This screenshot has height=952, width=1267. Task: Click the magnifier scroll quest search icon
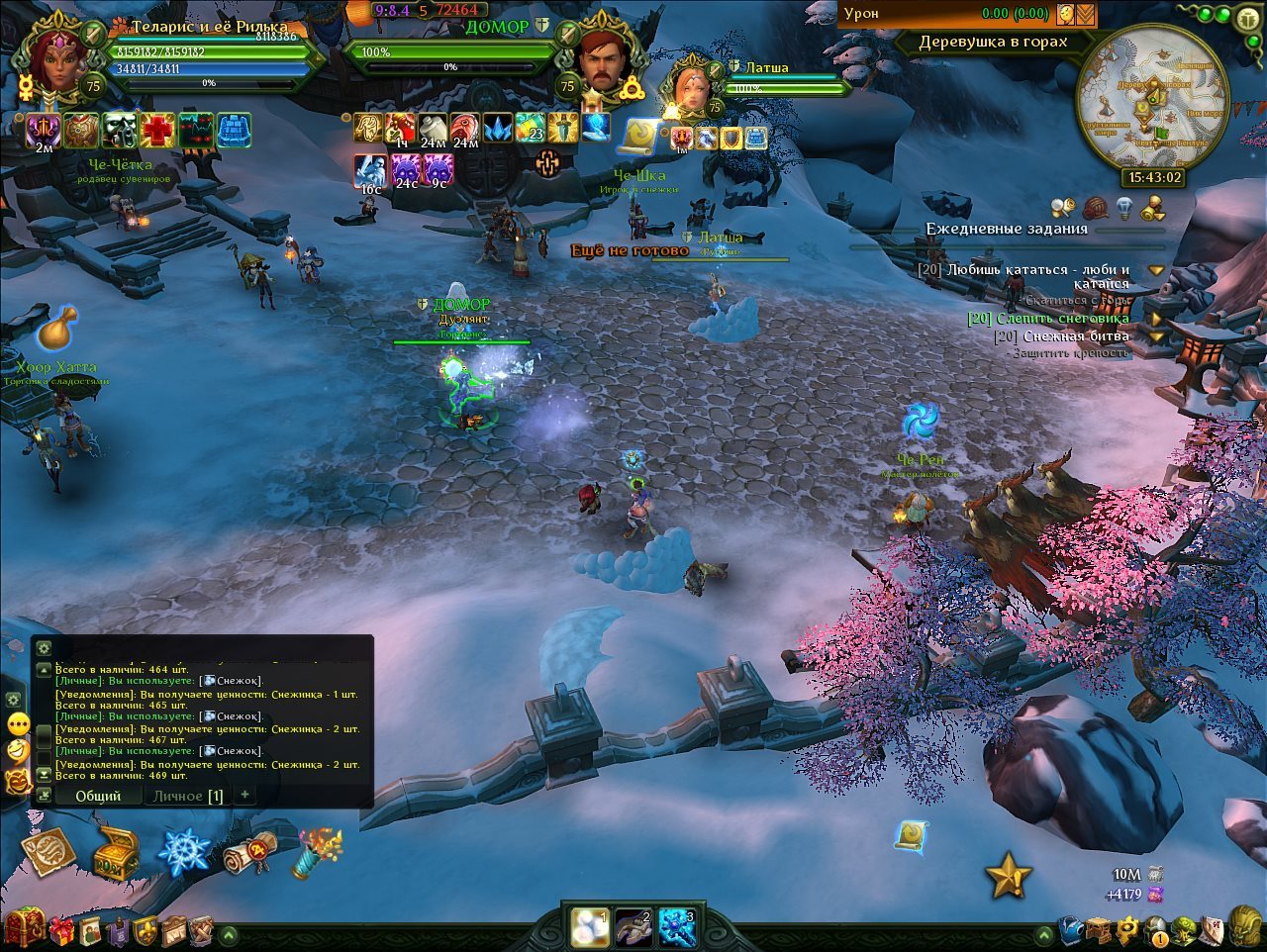click(x=1063, y=208)
